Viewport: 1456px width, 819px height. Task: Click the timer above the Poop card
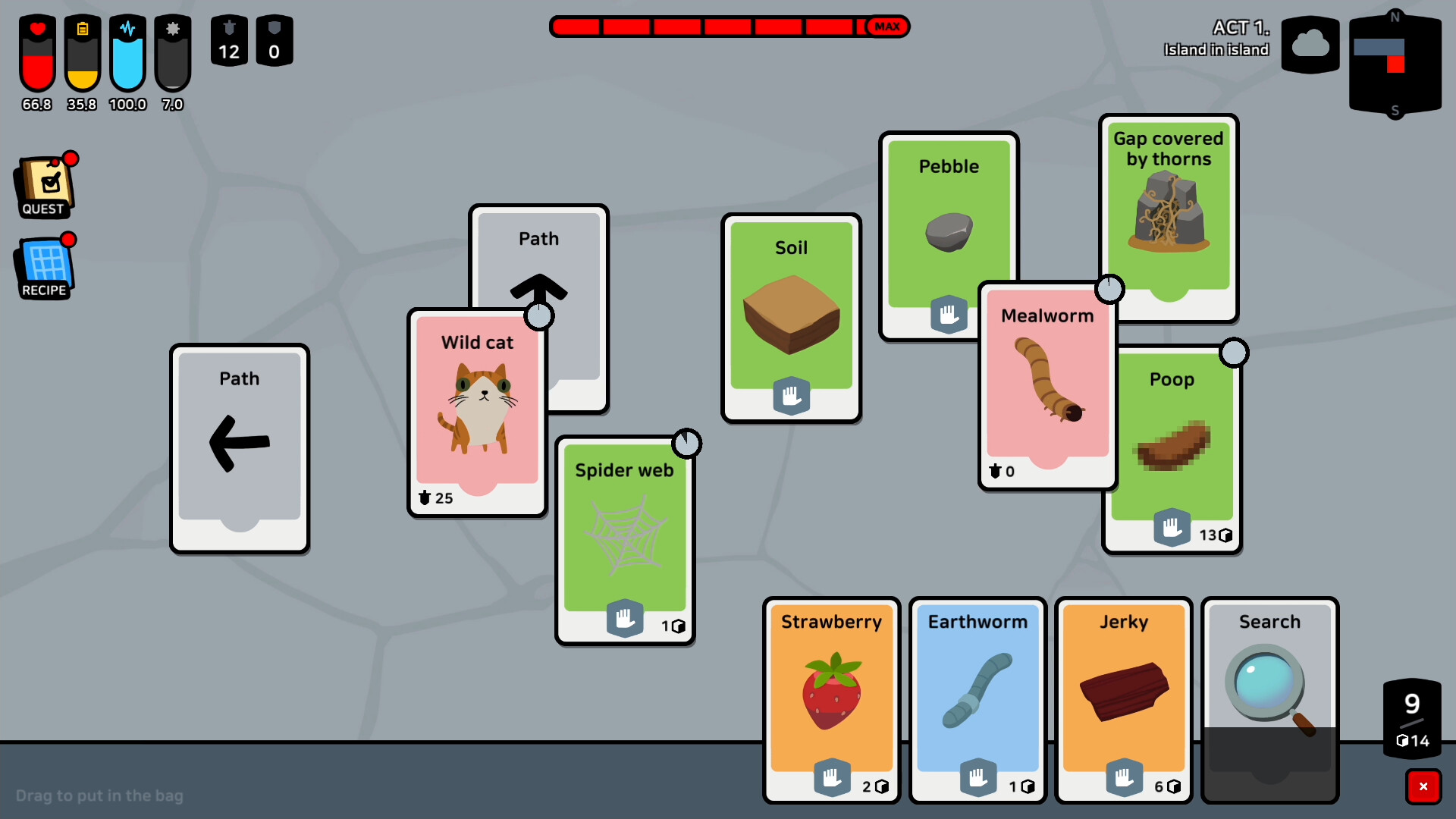pyautogui.click(x=1235, y=352)
